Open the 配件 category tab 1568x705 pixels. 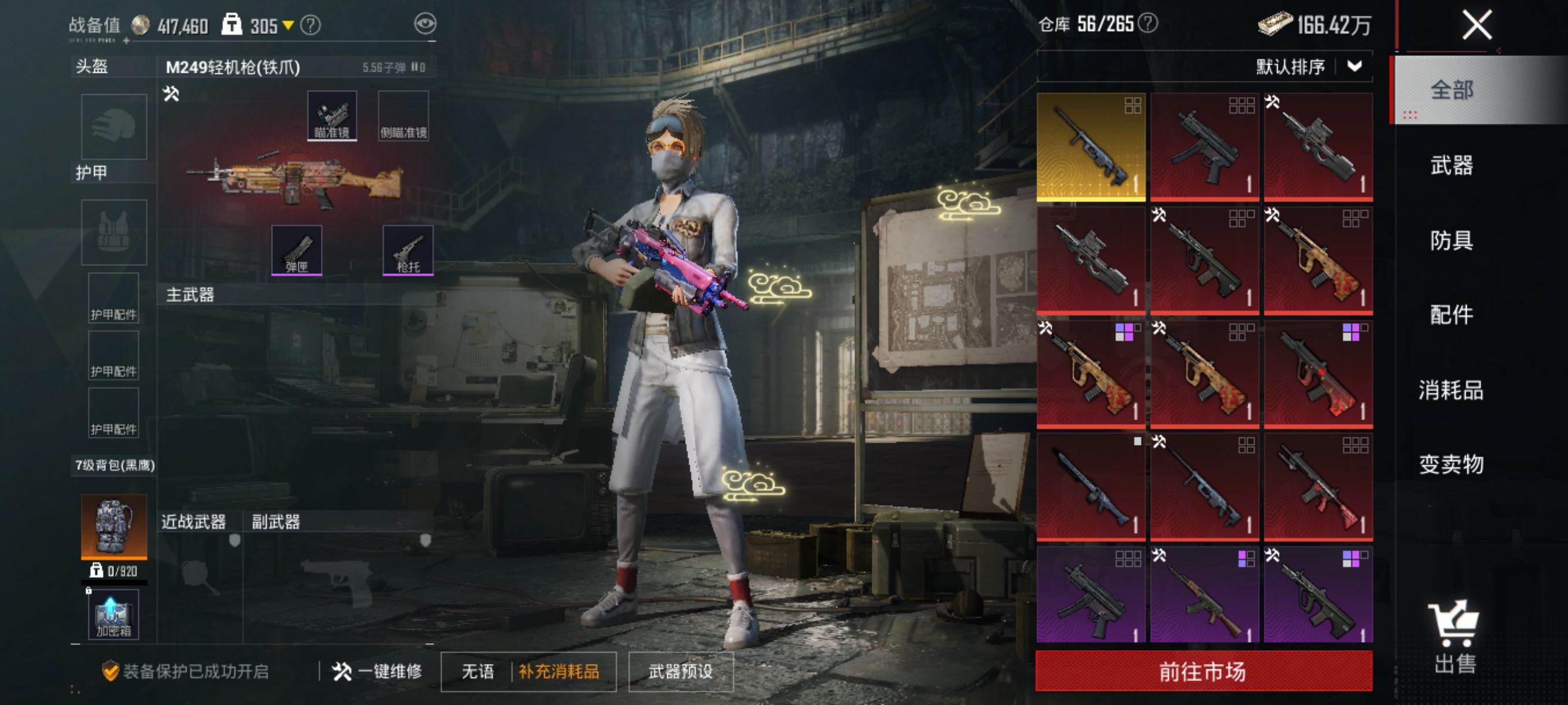[1451, 315]
